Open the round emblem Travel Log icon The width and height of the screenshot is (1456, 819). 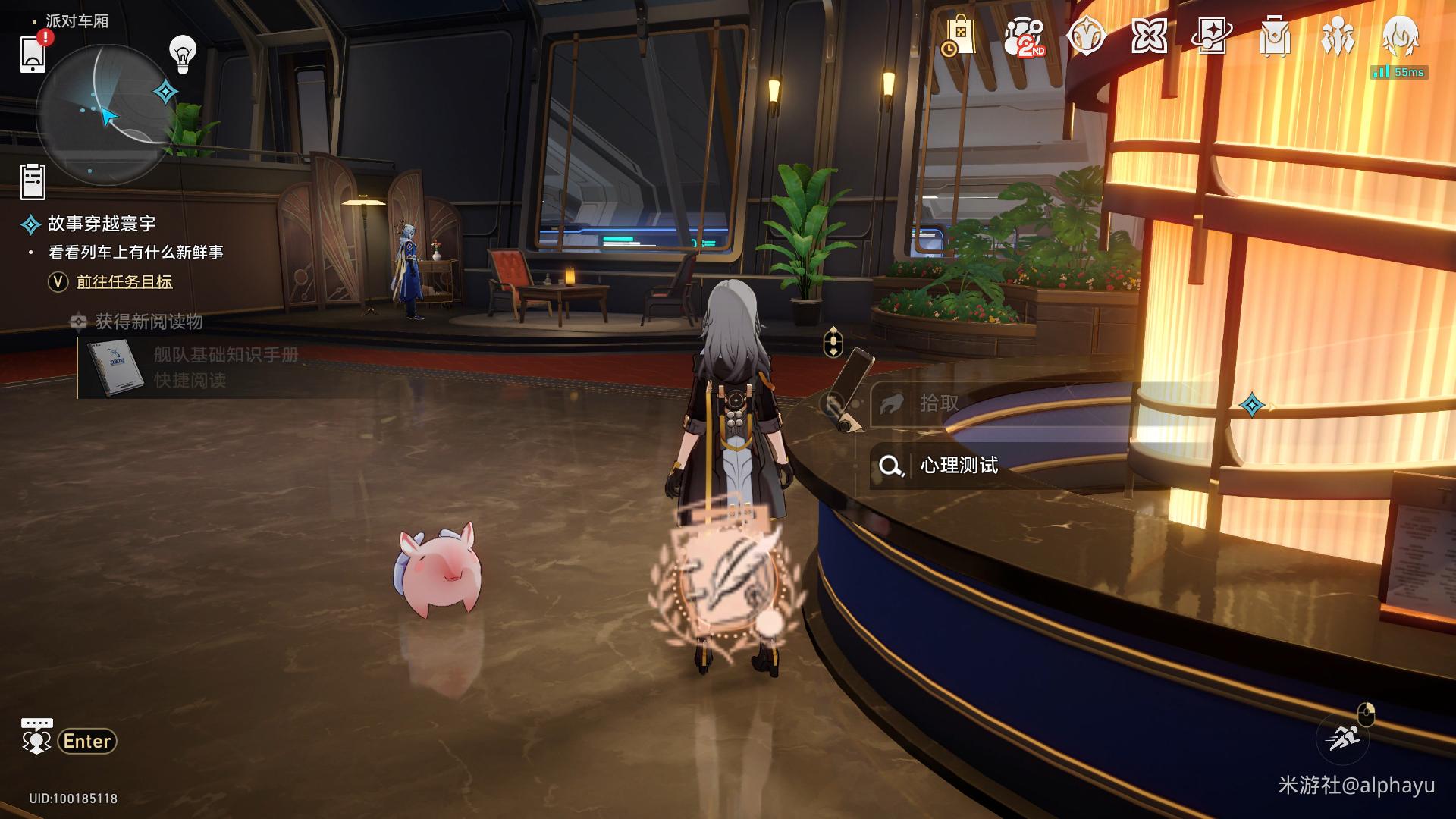tap(1086, 36)
